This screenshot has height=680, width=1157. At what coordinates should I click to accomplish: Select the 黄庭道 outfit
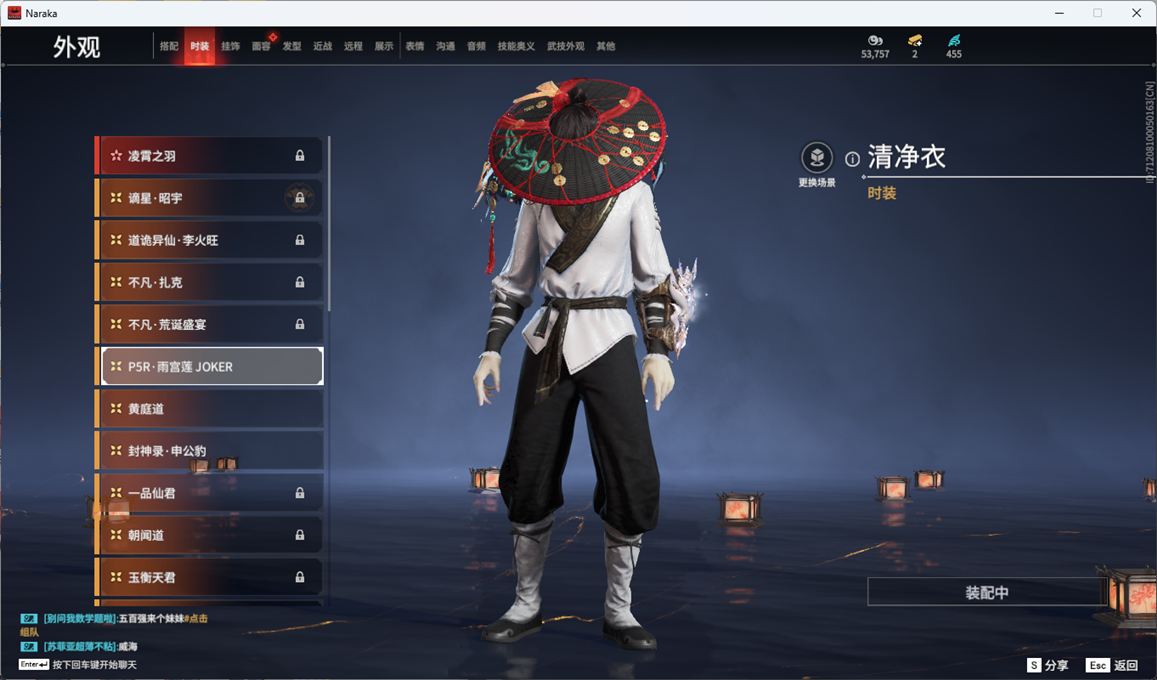click(210, 409)
